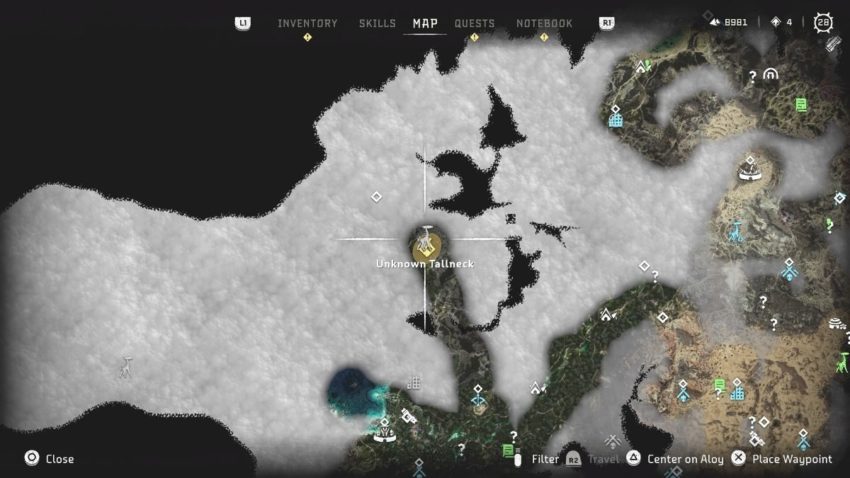
Task: Select the Unknown Tallneck map marker
Action: 425,242
